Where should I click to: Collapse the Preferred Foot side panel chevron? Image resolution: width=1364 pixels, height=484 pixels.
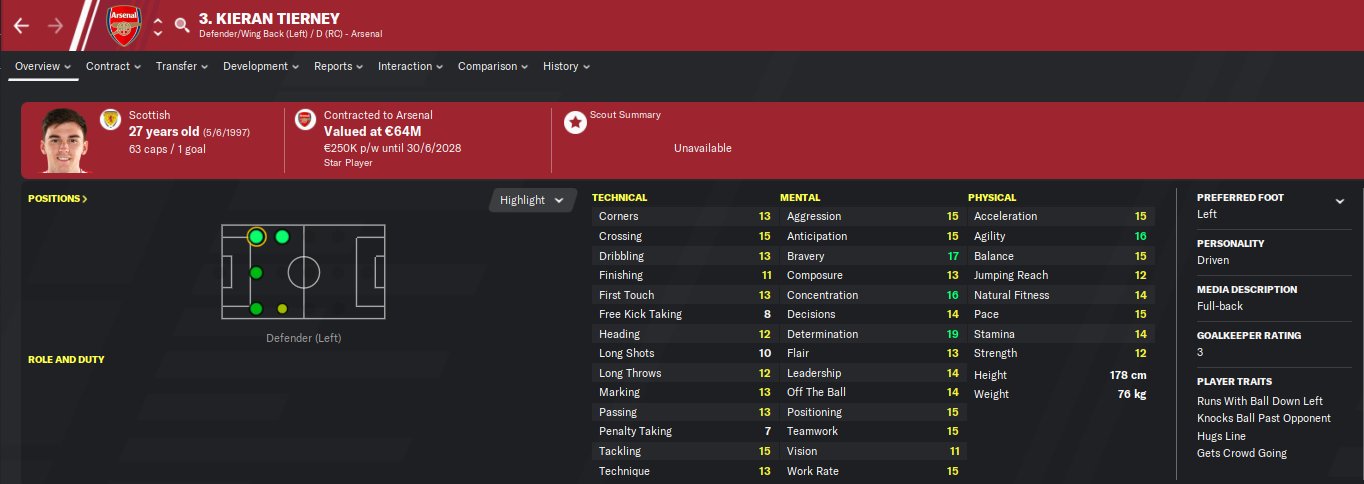(1339, 201)
